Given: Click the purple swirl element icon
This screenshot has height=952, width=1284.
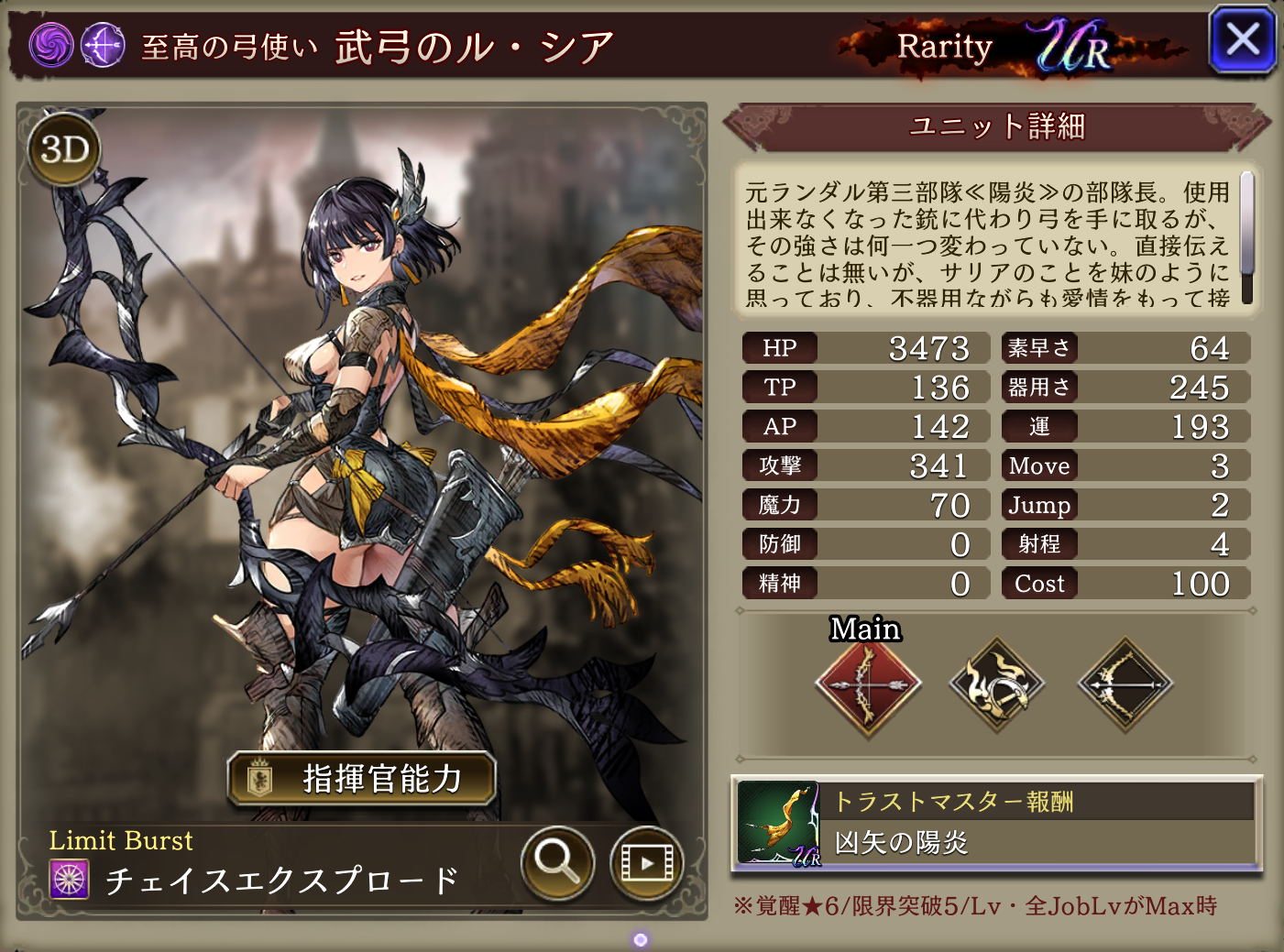Looking at the screenshot, I should point(51,45).
